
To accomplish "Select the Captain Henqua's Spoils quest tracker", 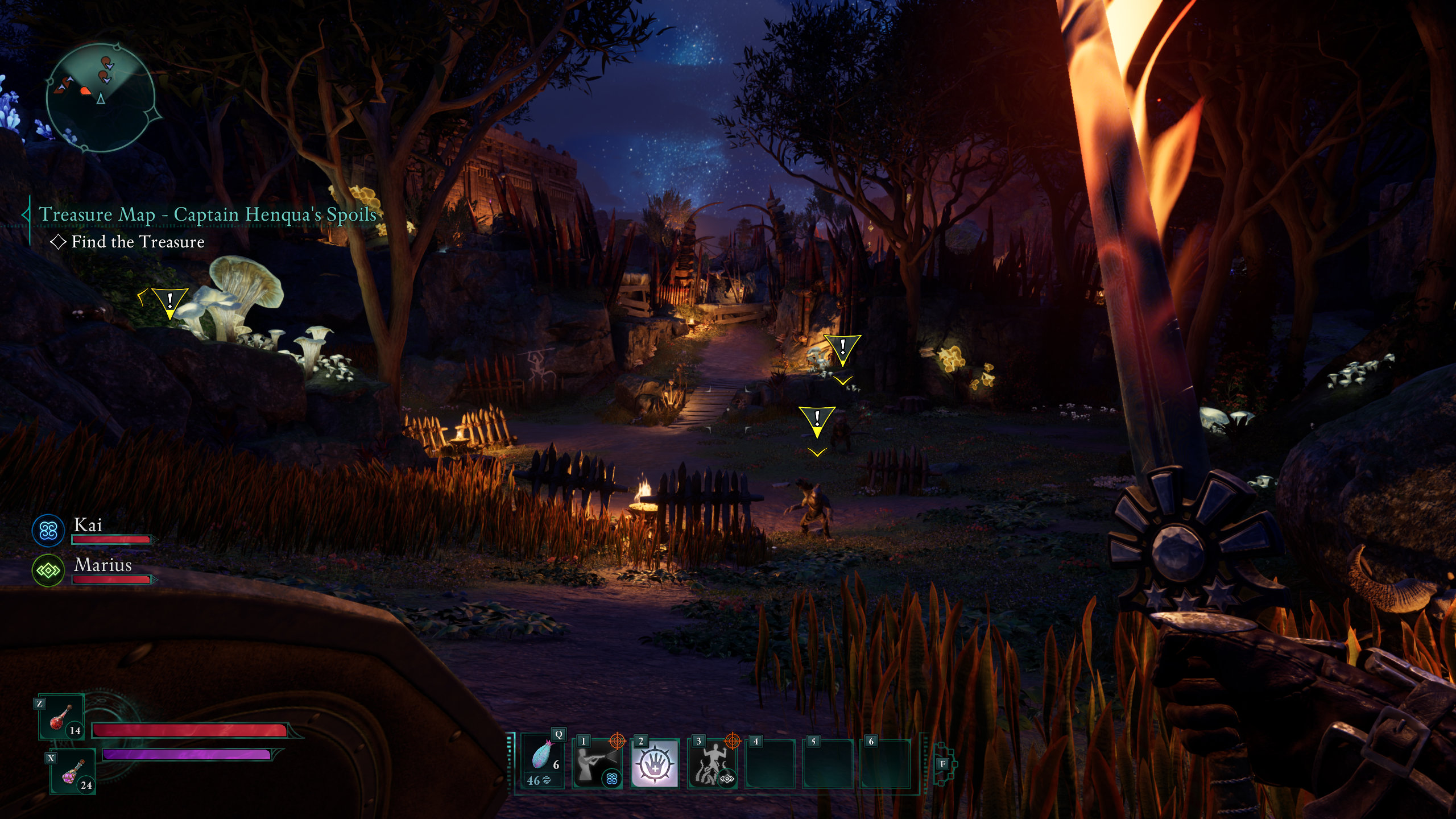I will (x=208, y=214).
